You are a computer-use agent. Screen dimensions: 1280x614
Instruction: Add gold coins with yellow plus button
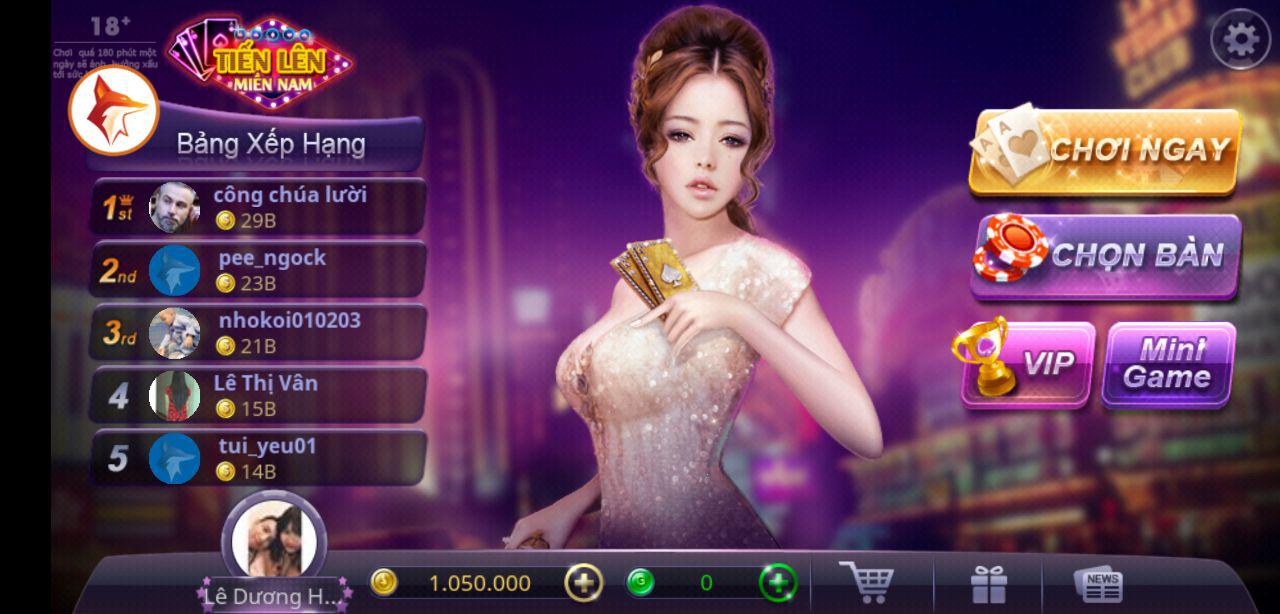pyautogui.click(x=584, y=582)
